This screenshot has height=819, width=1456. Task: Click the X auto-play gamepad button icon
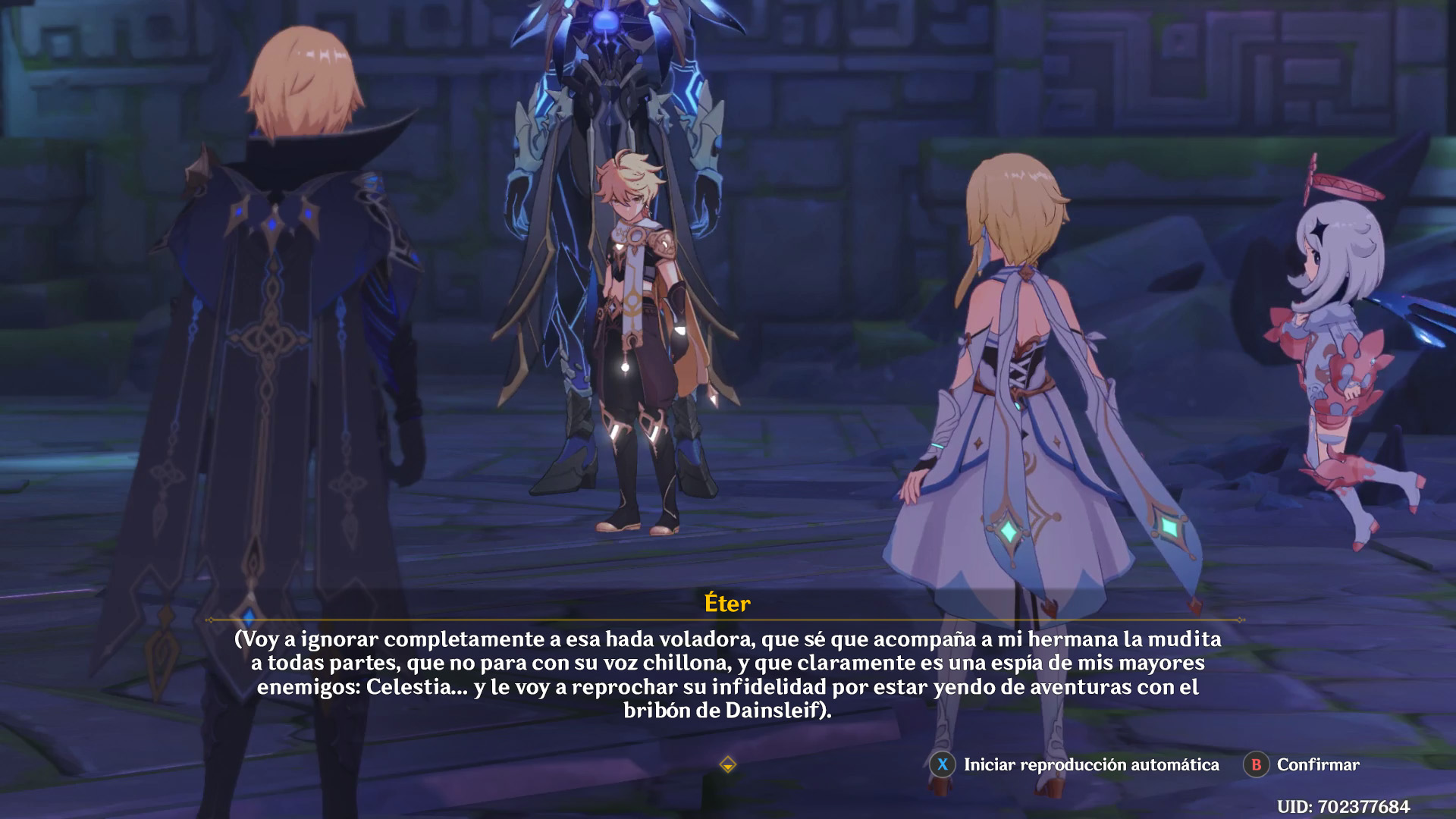pos(943,765)
